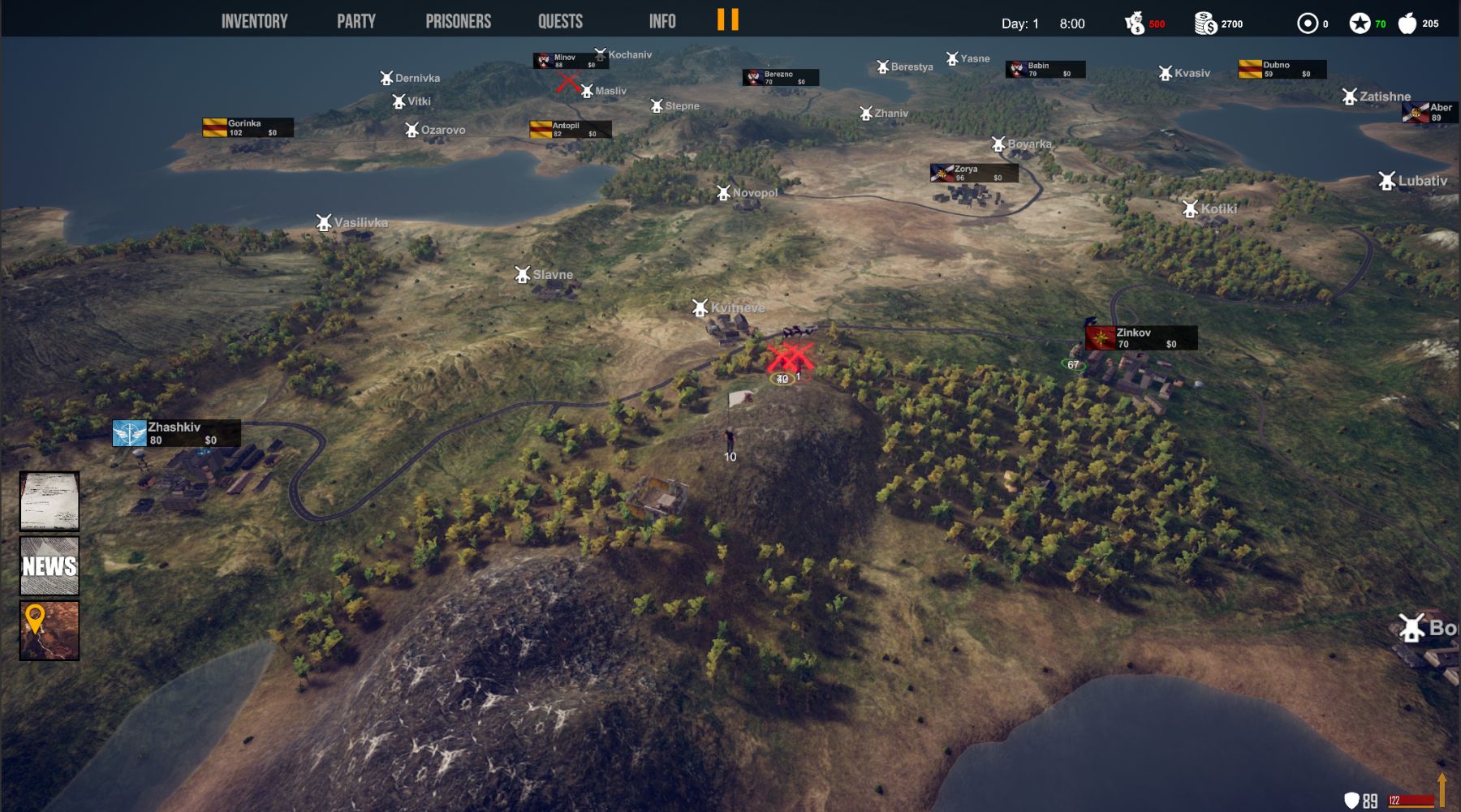Toggle the orange pause button
Viewport: 1461px width, 812px height.
pos(728,19)
